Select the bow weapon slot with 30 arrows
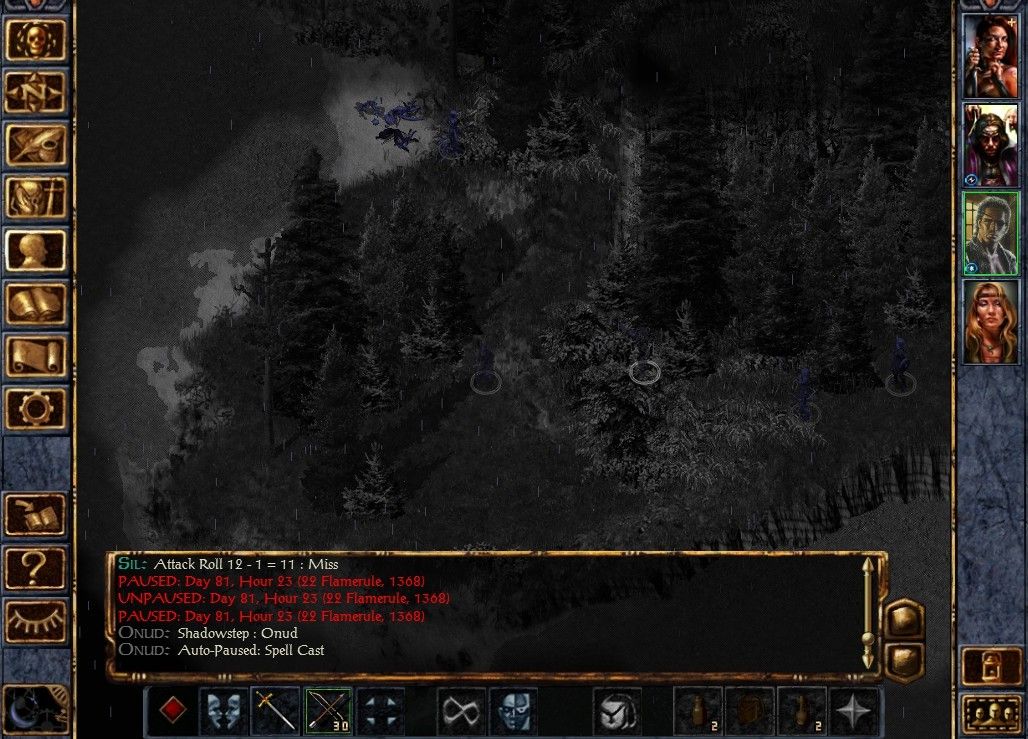This screenshot has height=739, width=1028. [327, 711]
